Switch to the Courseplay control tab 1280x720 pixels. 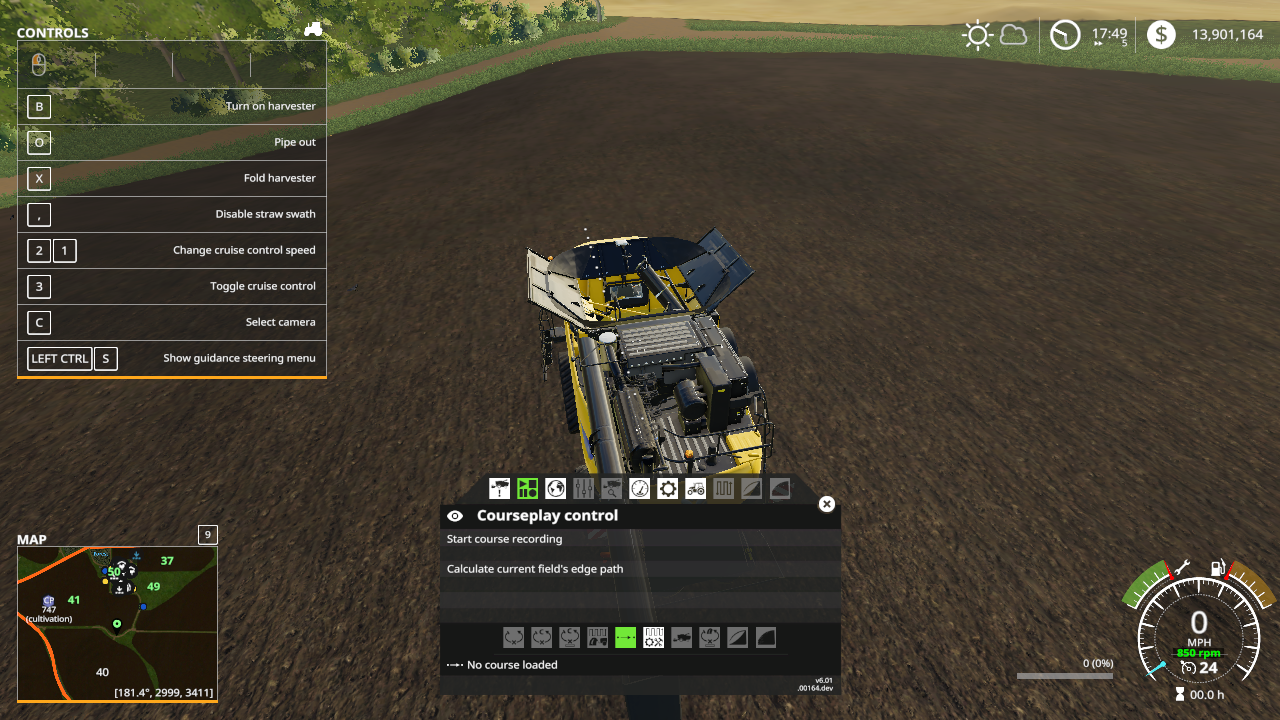tap(527, 488)
